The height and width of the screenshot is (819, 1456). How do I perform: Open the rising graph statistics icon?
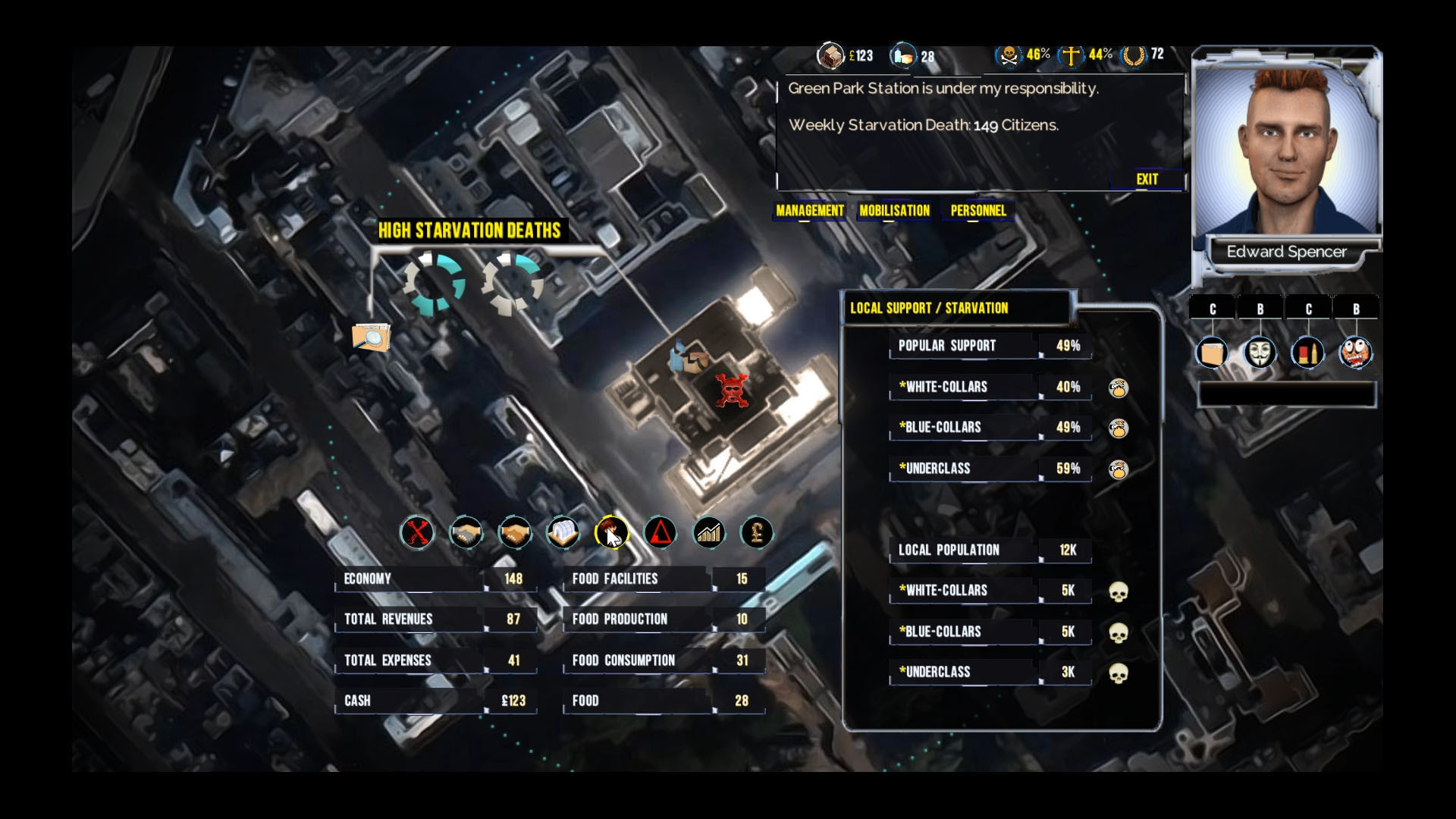pyautogui.click(x=707, y=532)
